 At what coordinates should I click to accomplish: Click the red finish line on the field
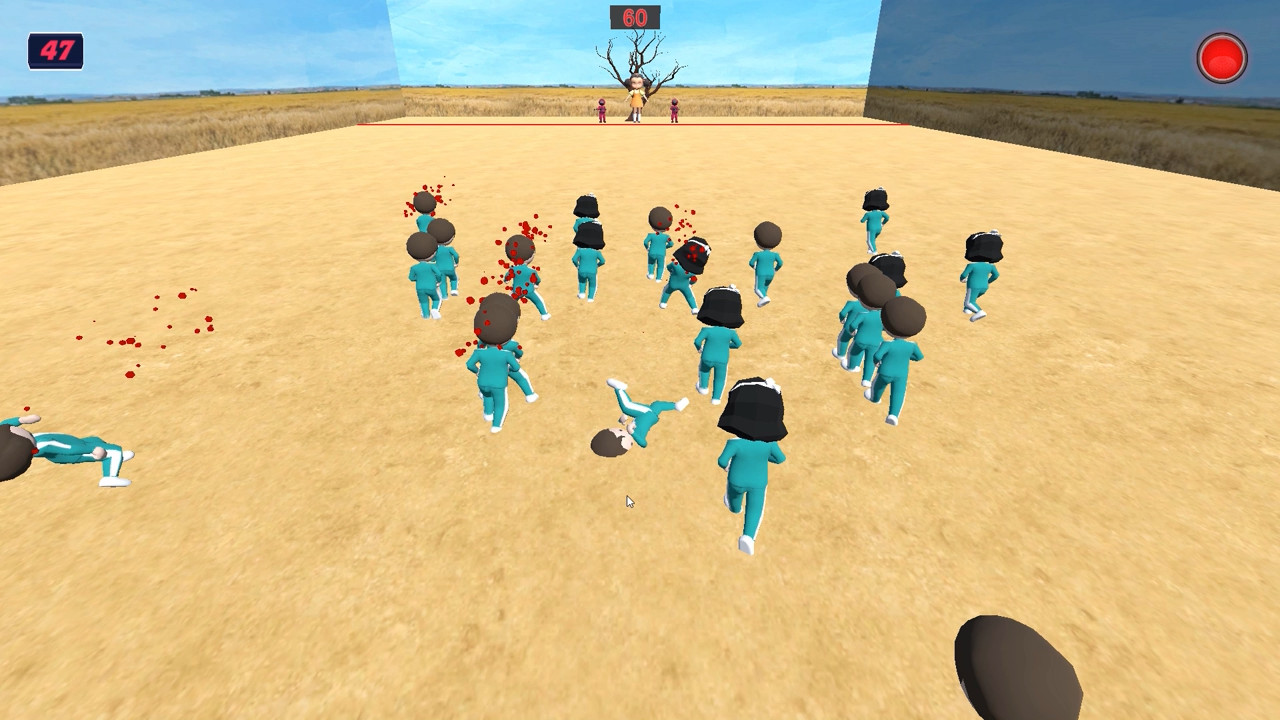click(500, 122)
